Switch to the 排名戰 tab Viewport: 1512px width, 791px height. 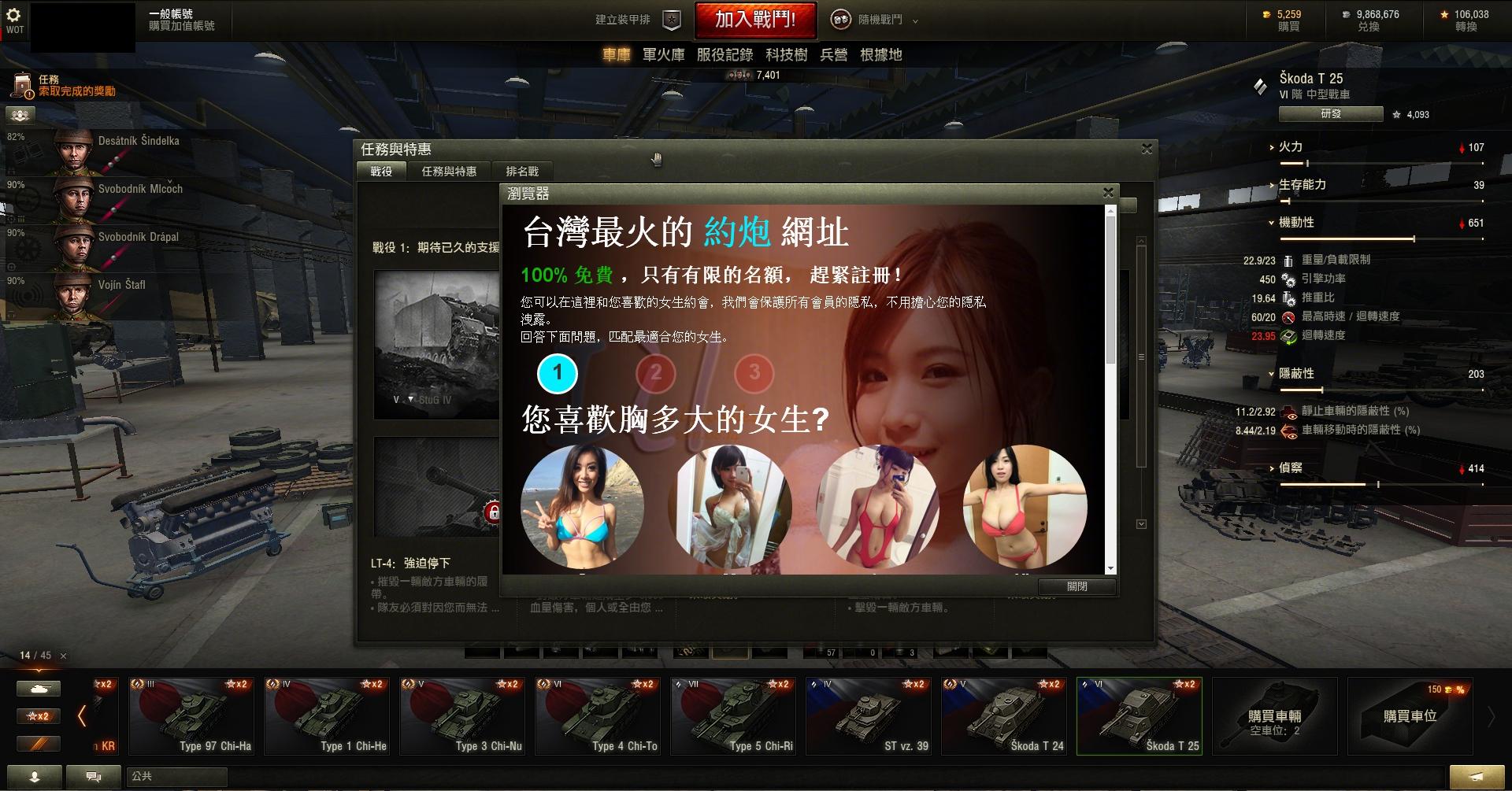tap(522, 172)
